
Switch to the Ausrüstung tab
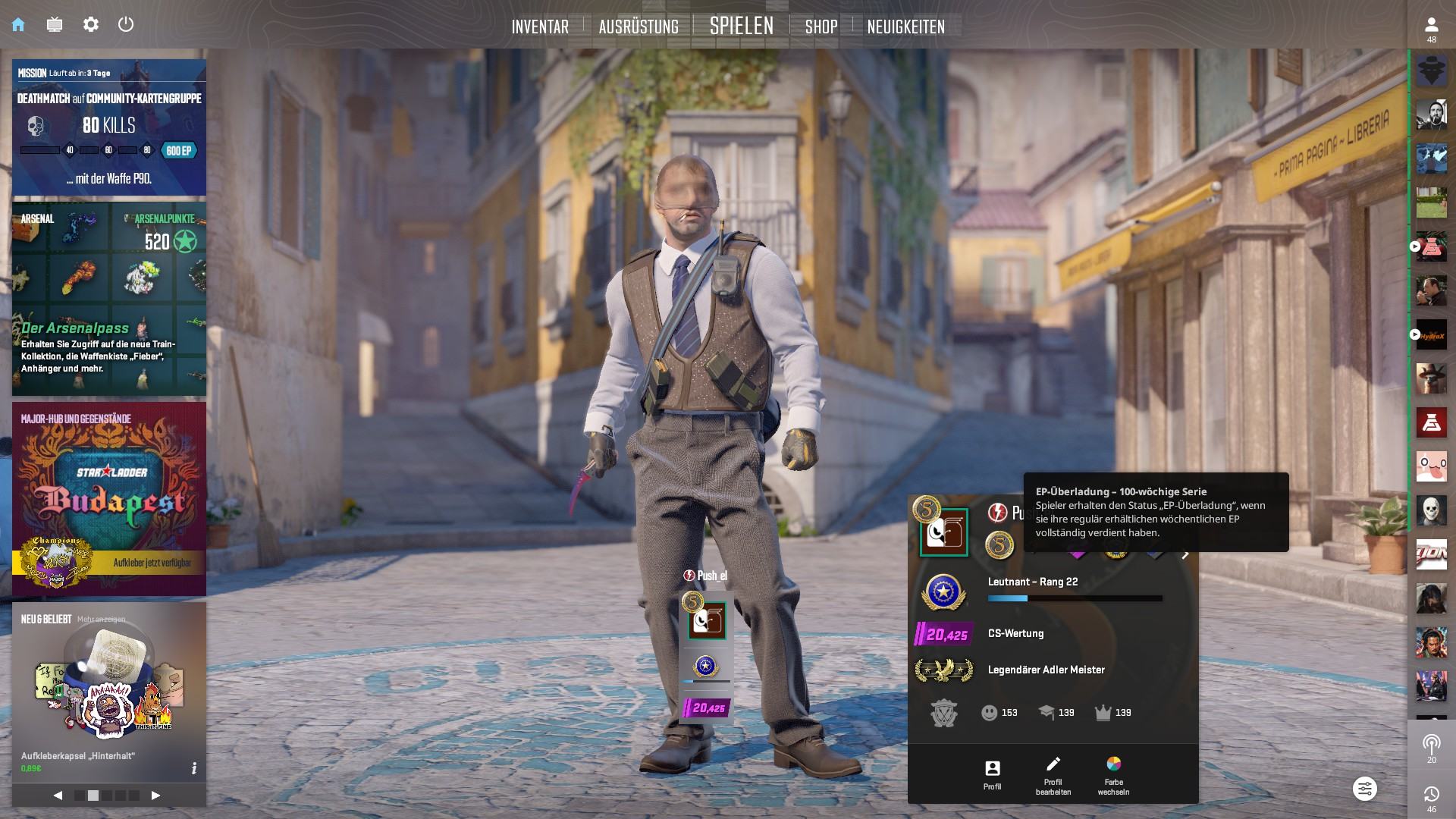point(639,27)
